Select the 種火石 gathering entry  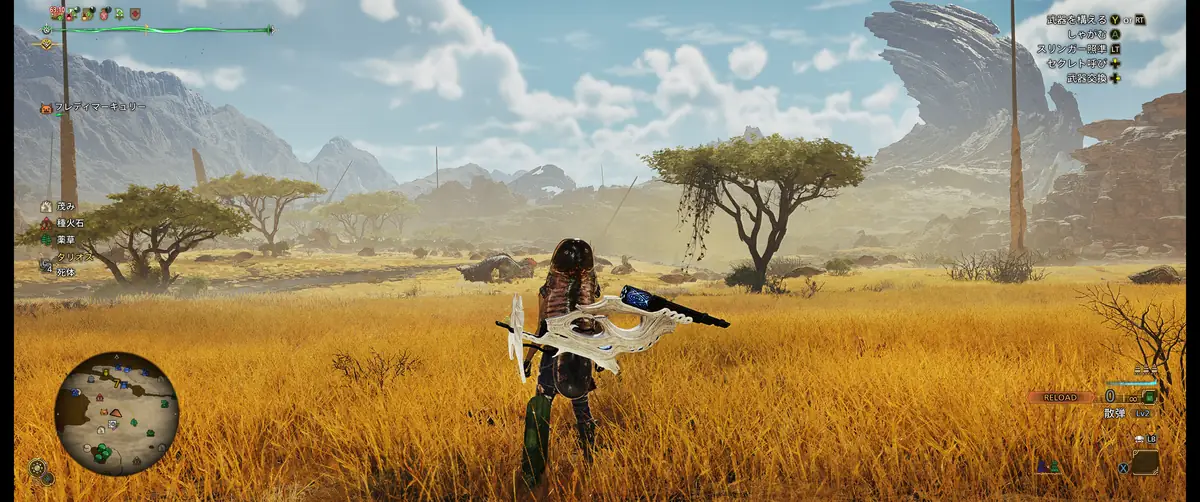click(x=66, y=223)
